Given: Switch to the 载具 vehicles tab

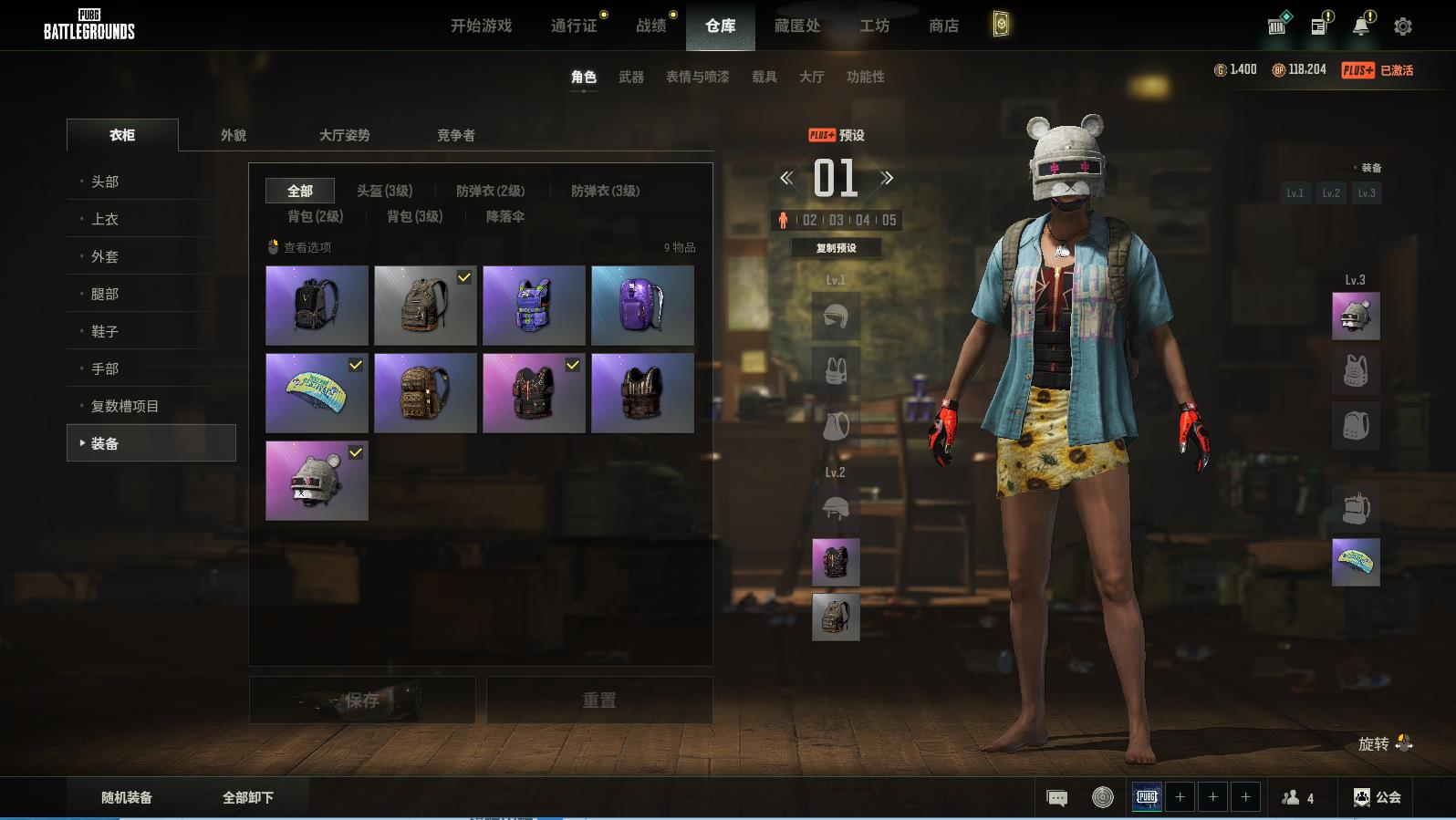Looking at the screenshot, I should 764,77.
